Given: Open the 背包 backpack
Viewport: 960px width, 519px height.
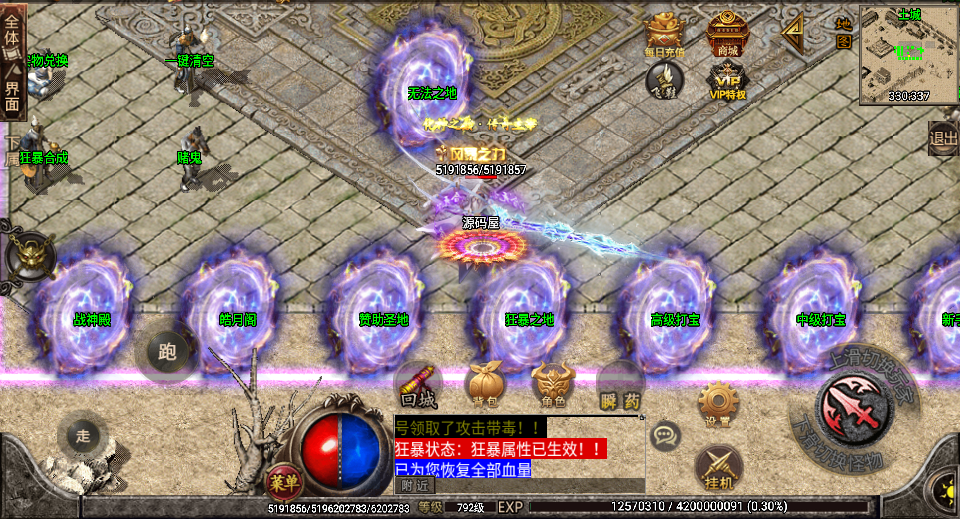Looking at the screenshot, I should (485, 384).
